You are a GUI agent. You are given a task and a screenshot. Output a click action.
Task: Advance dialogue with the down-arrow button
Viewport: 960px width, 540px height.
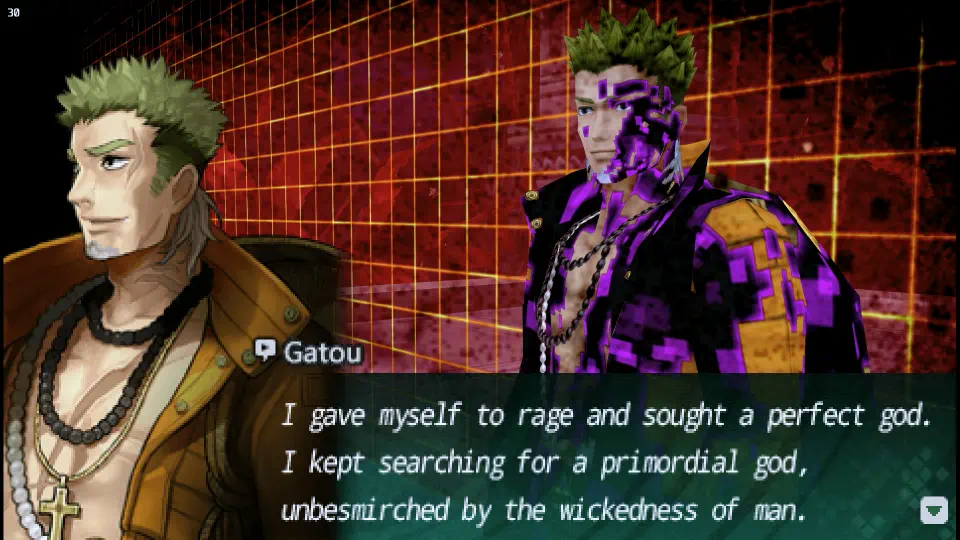pos(933,510)
